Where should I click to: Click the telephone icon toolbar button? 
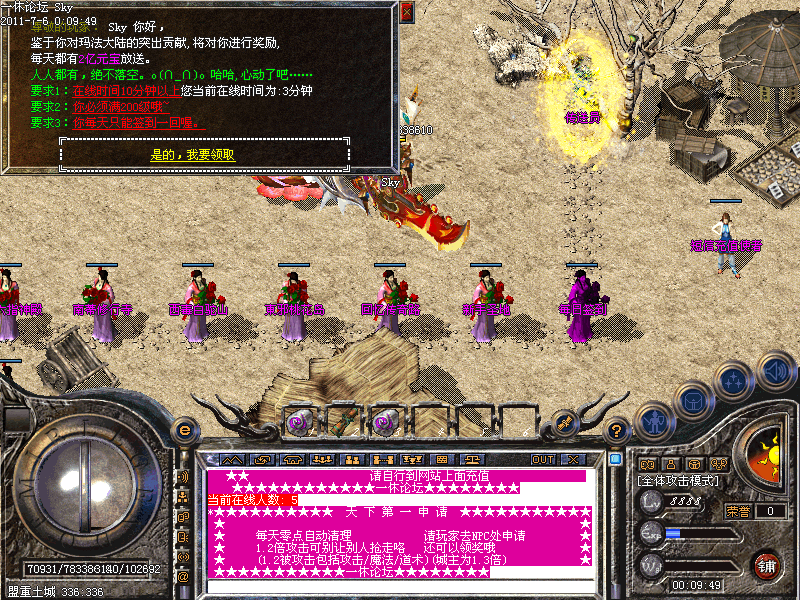tap(295, 459)
